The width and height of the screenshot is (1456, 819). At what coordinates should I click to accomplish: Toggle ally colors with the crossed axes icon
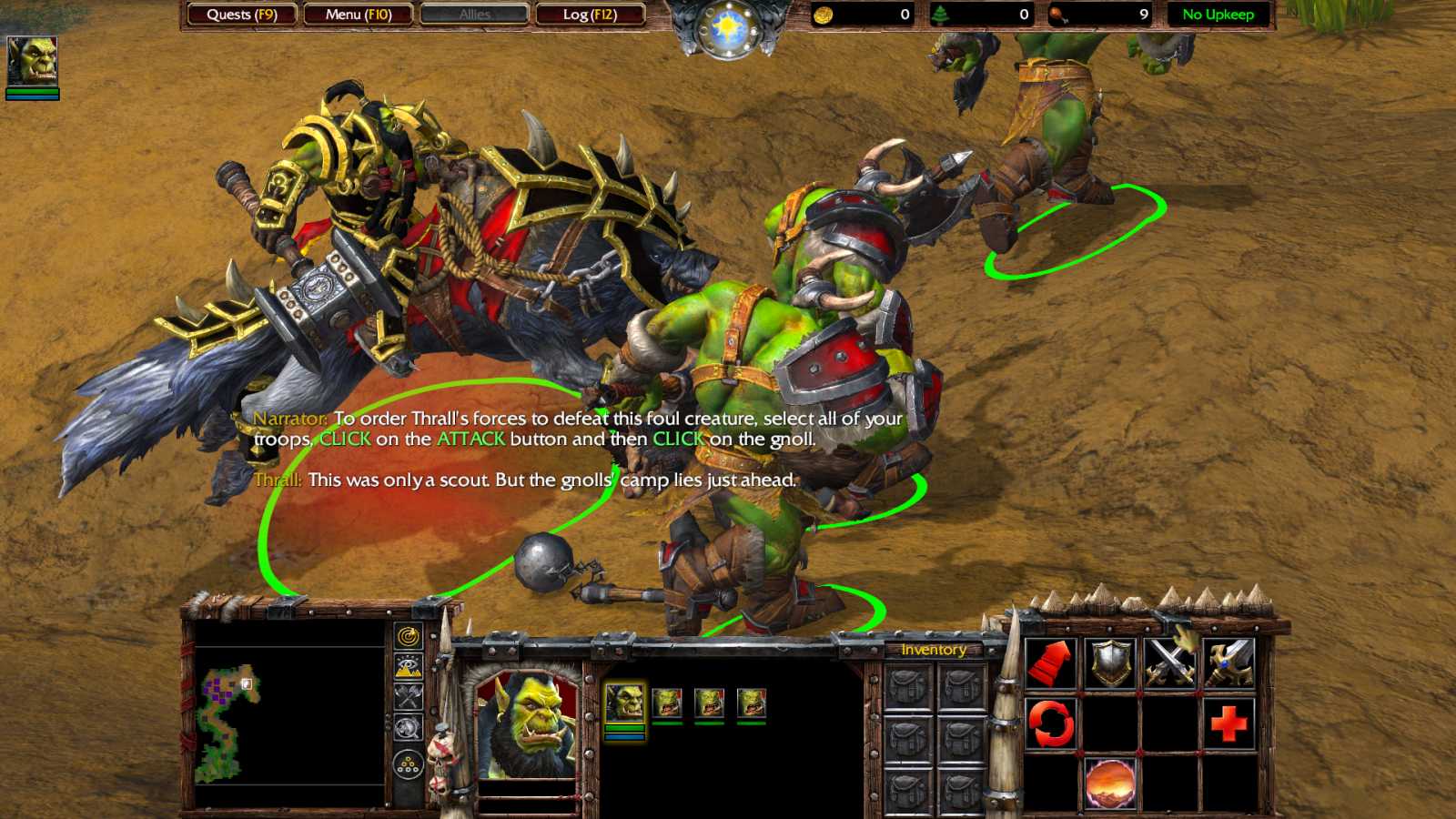pyautogui.click(x=407, y=696)
